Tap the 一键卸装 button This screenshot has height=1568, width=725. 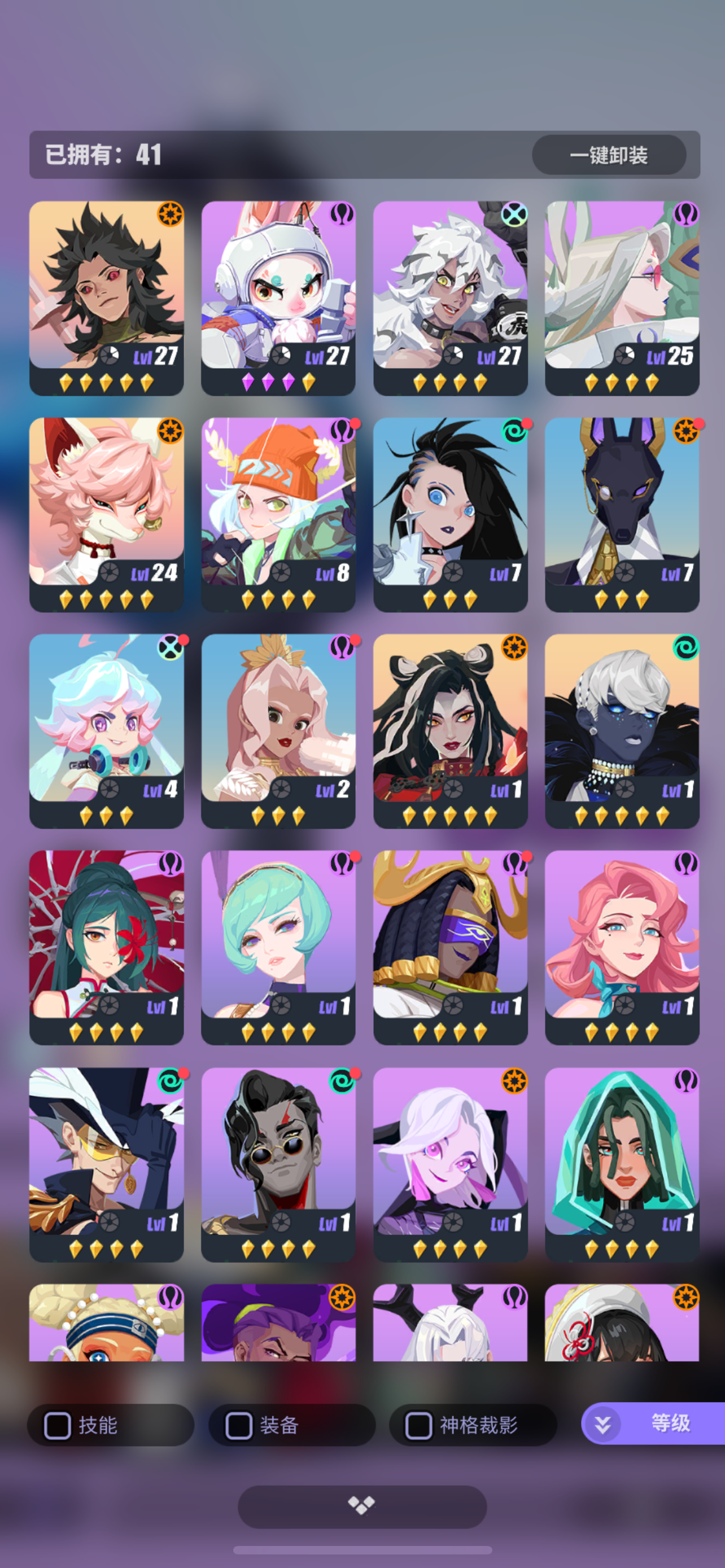tap(610, 156)
